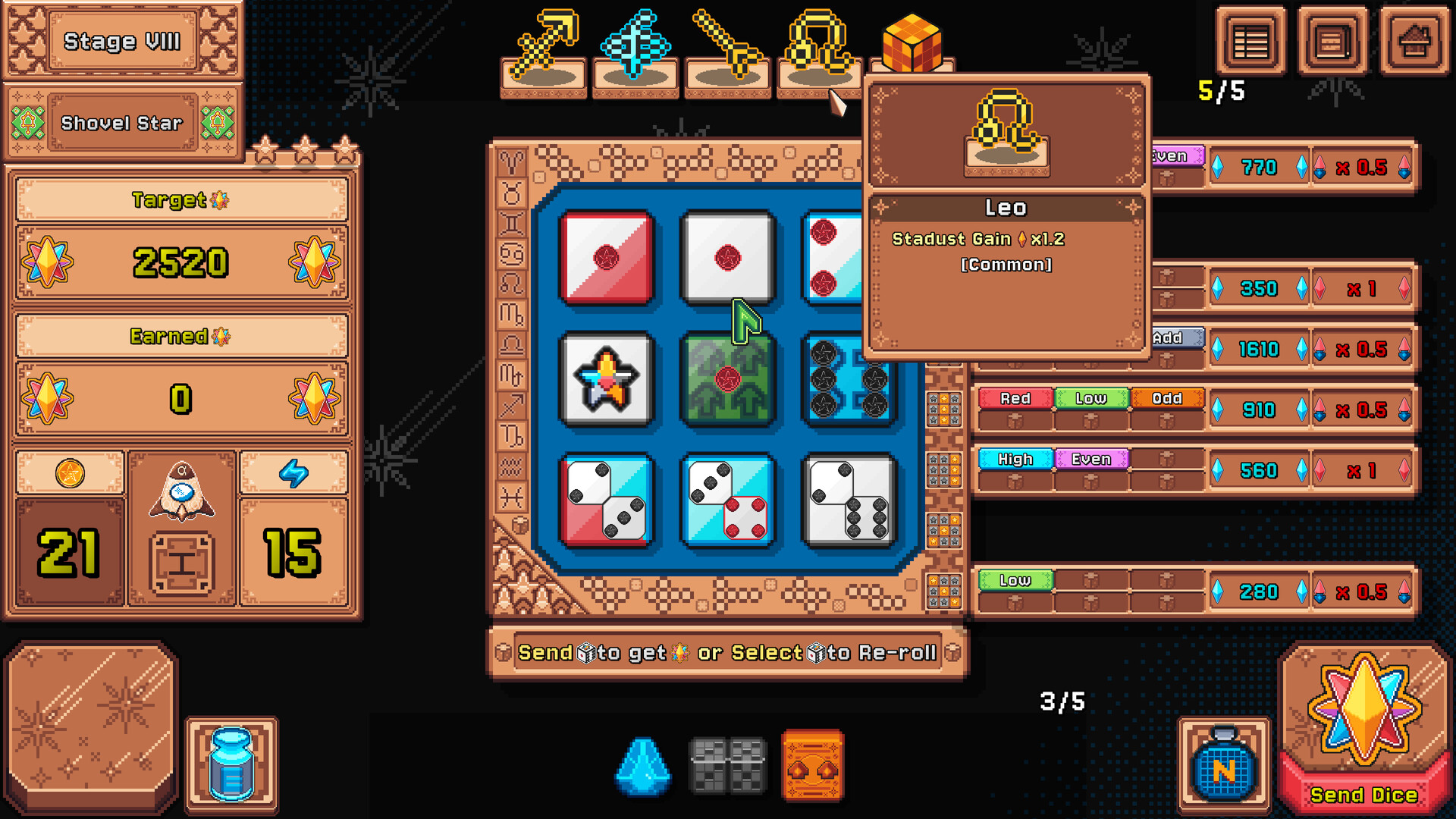Viewport: 1456px width, 819px height.
Task: Click the Shovel Star banner
Action: pos(124,123)
